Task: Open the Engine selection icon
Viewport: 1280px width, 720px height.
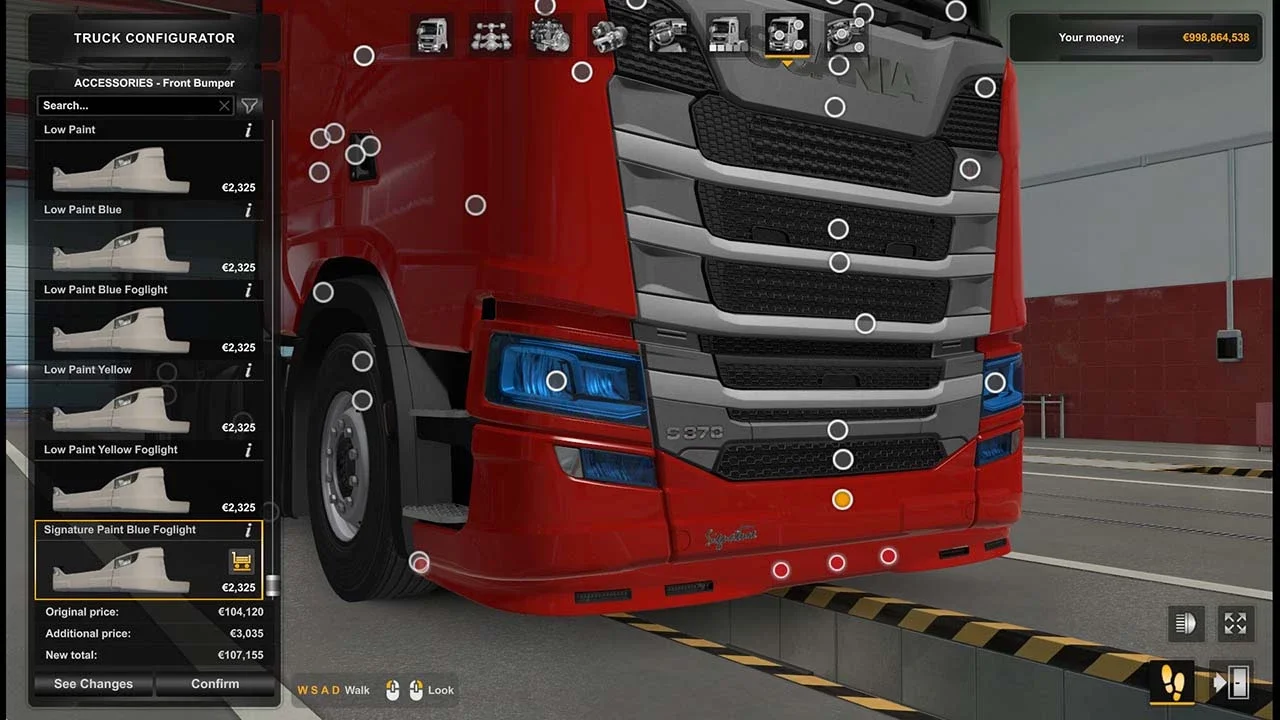Action: click(x=549, y=36)
